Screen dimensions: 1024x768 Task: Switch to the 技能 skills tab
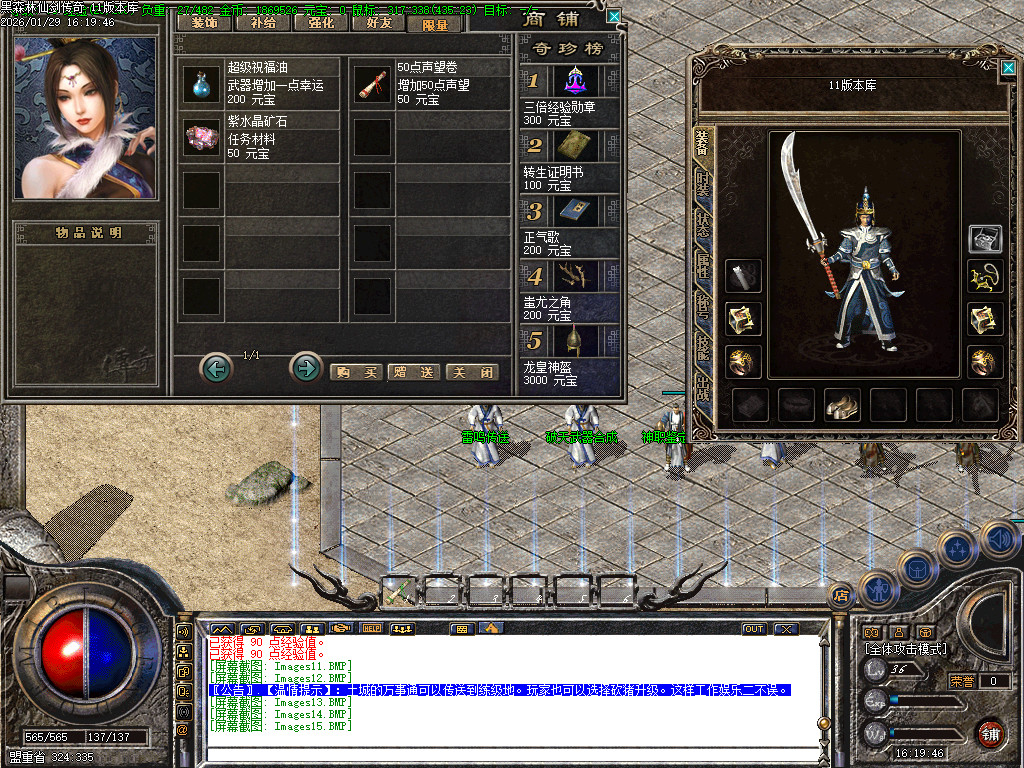point(703,346)
